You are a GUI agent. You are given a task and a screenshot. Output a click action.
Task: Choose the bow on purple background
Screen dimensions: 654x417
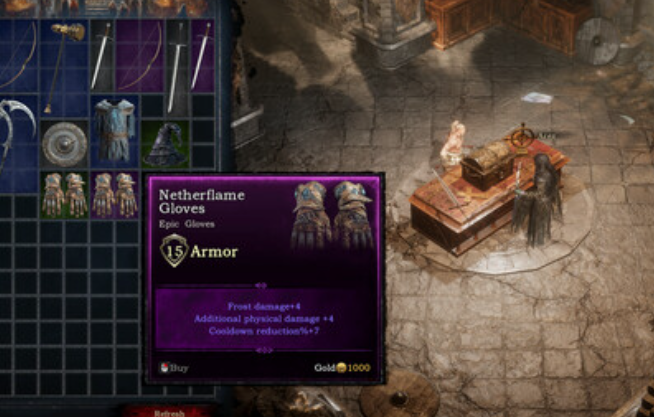pyautogui.click(x=139, y=57)
